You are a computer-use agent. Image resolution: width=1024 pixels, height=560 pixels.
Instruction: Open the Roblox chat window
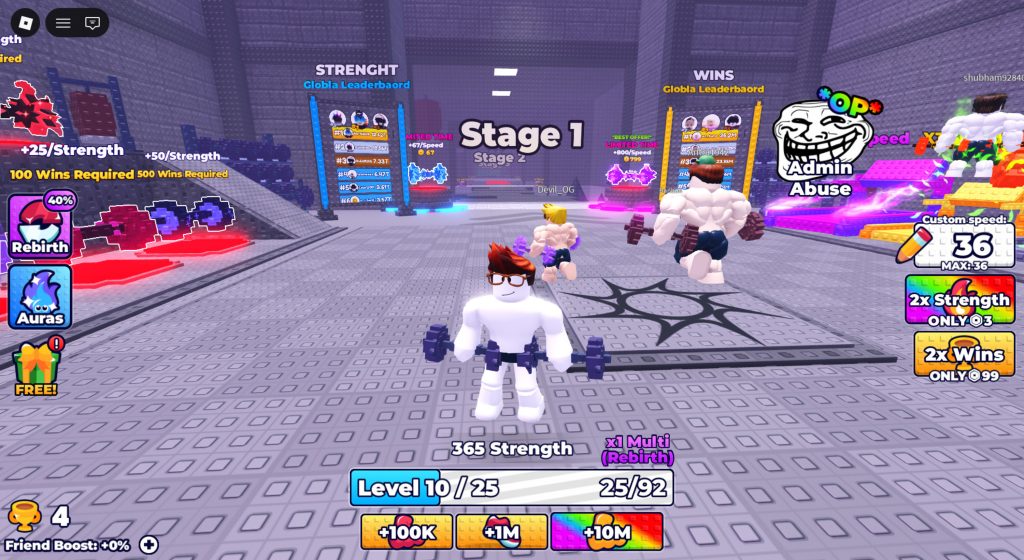pos(92,22)
